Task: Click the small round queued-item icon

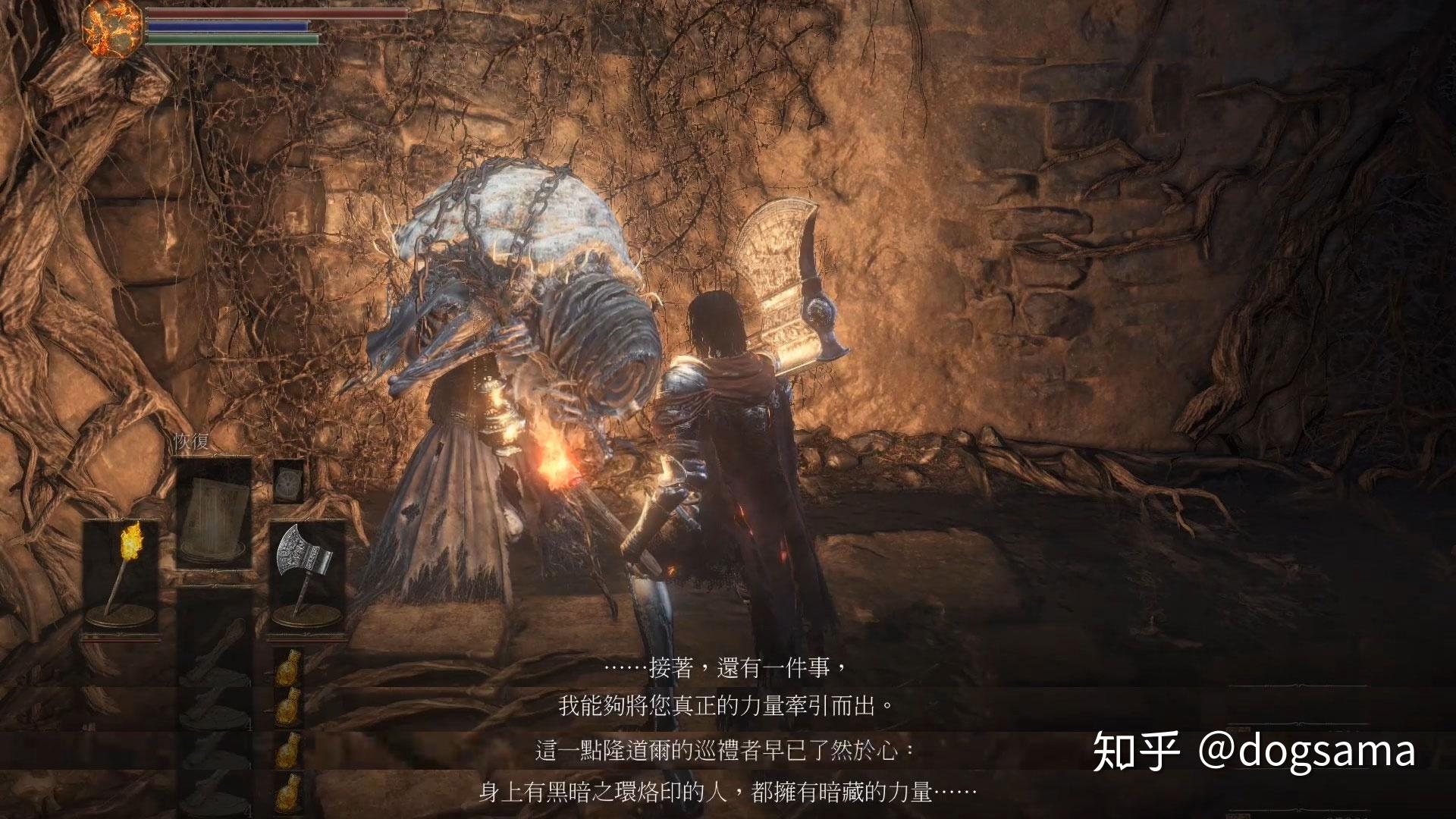Action: point(288,481)
